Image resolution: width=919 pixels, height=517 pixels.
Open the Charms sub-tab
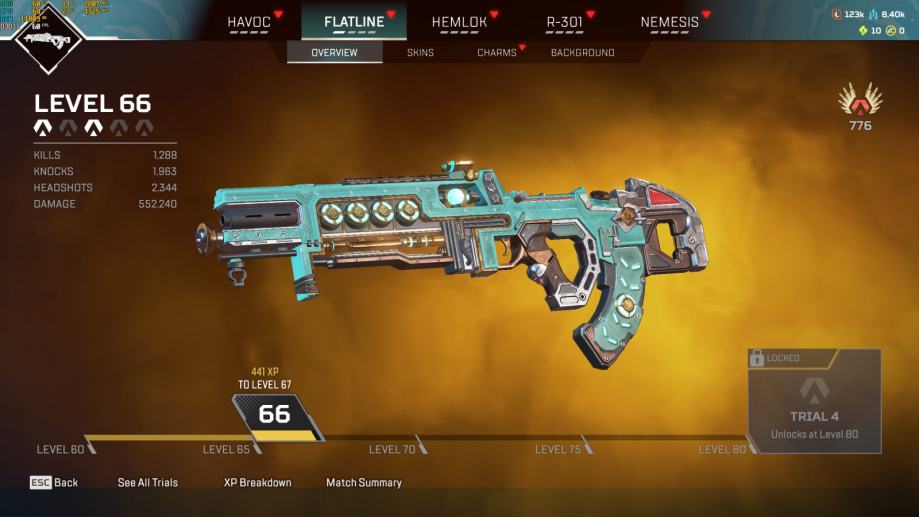pos(496,52)
